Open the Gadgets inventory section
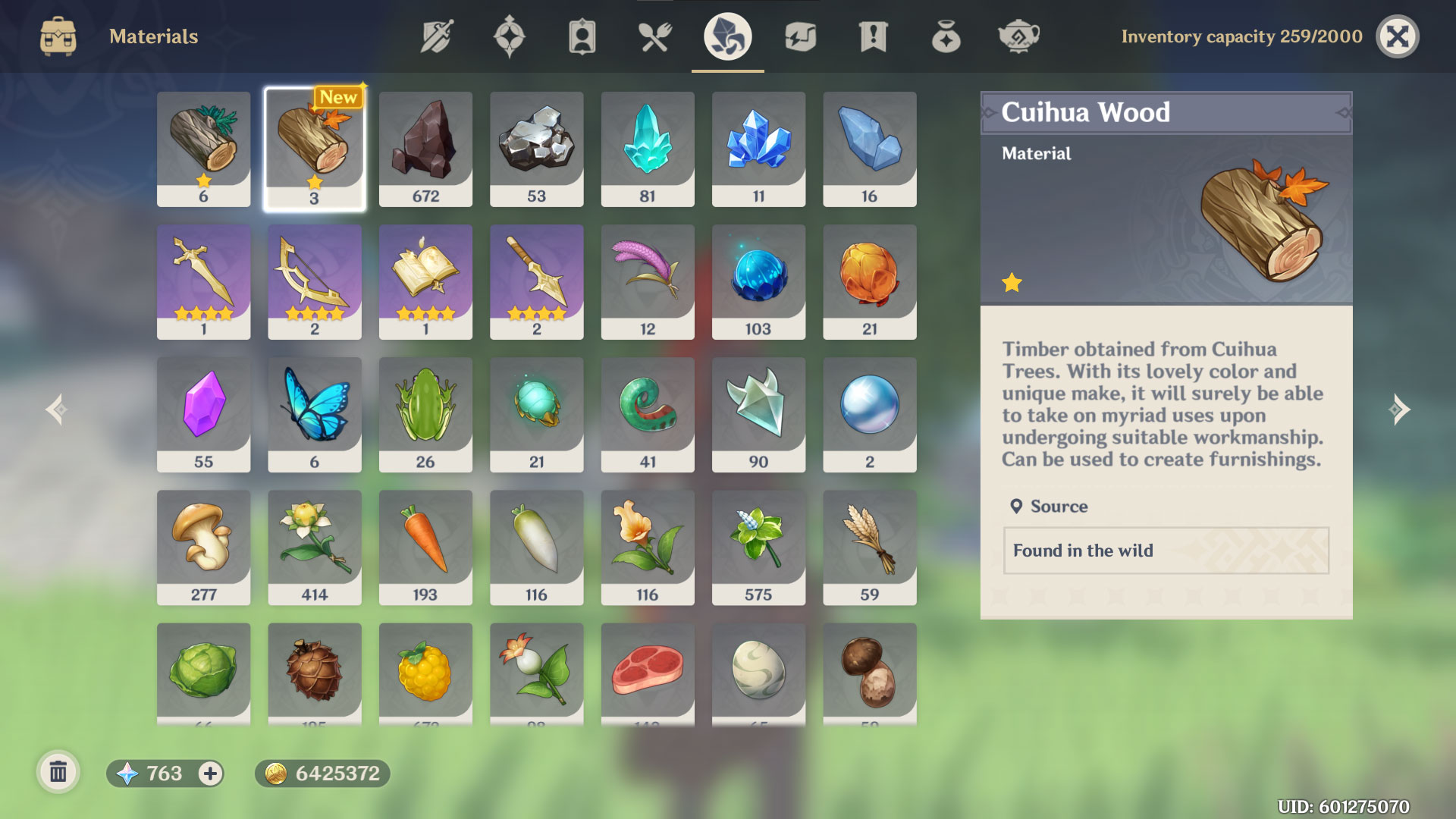The height and width of the screenshot is (819, 1456). click(x=800, y=36)
